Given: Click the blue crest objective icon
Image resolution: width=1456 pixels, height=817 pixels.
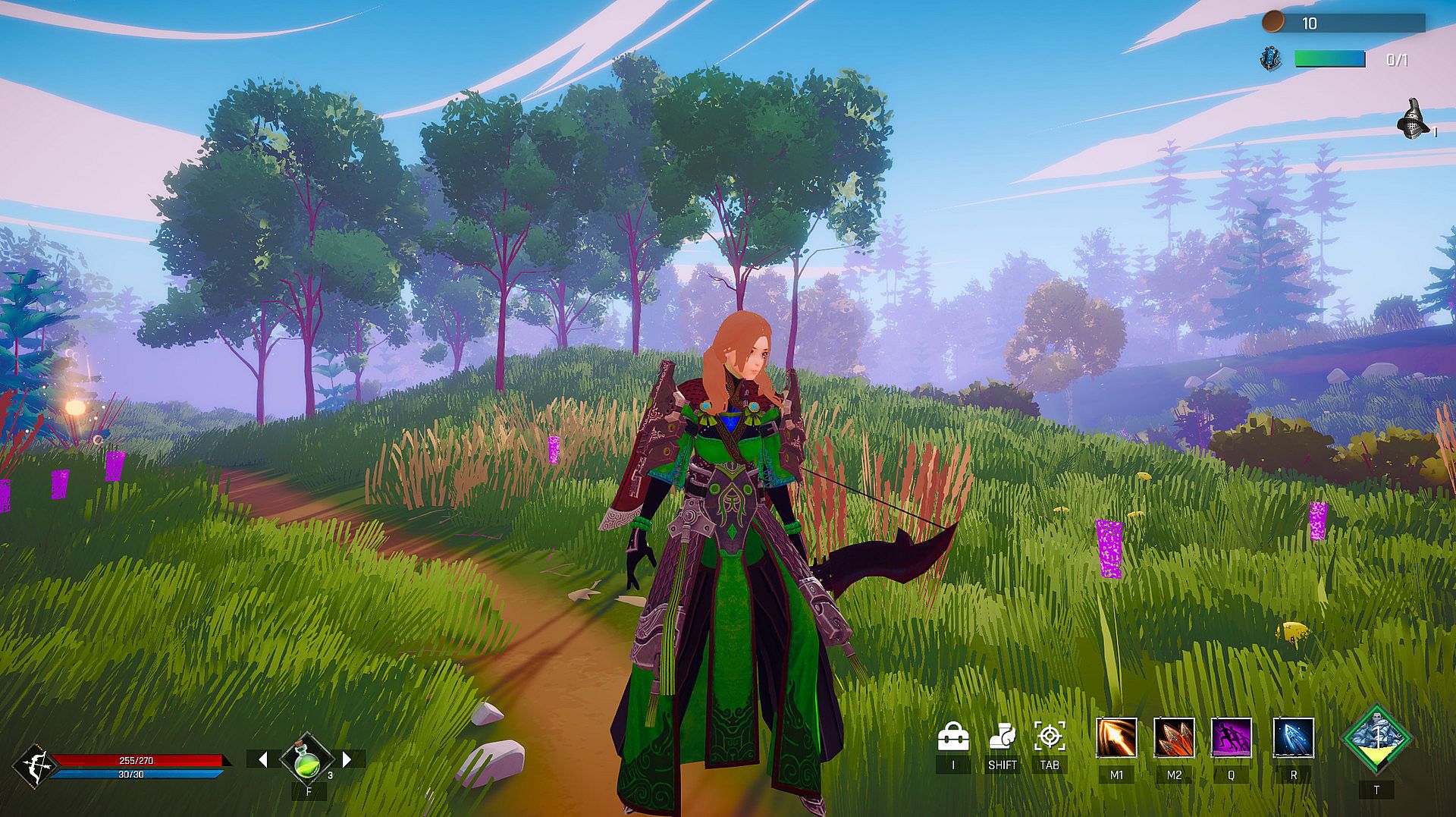Looking at the screenshot, I should [1270, 59].
